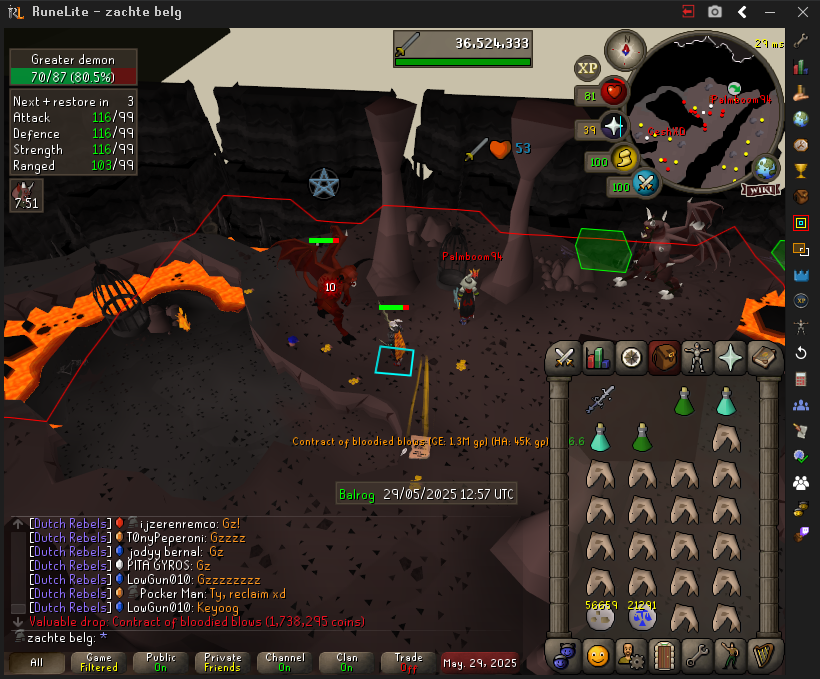Viewport: 820px width, 679px height.
Task: Switch to the Spellbook tab
Action: click(765, 357)
